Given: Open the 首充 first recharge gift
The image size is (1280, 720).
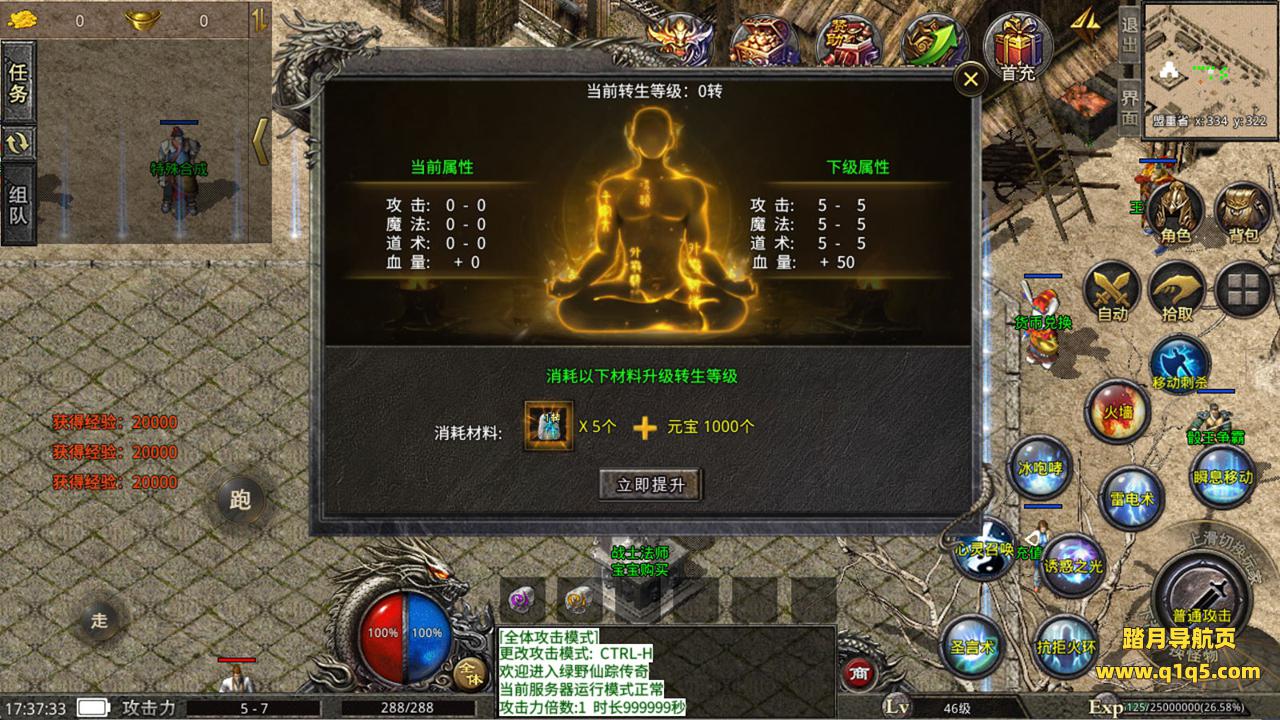Looking at the screenshot, I should (x=1018, y=48).
